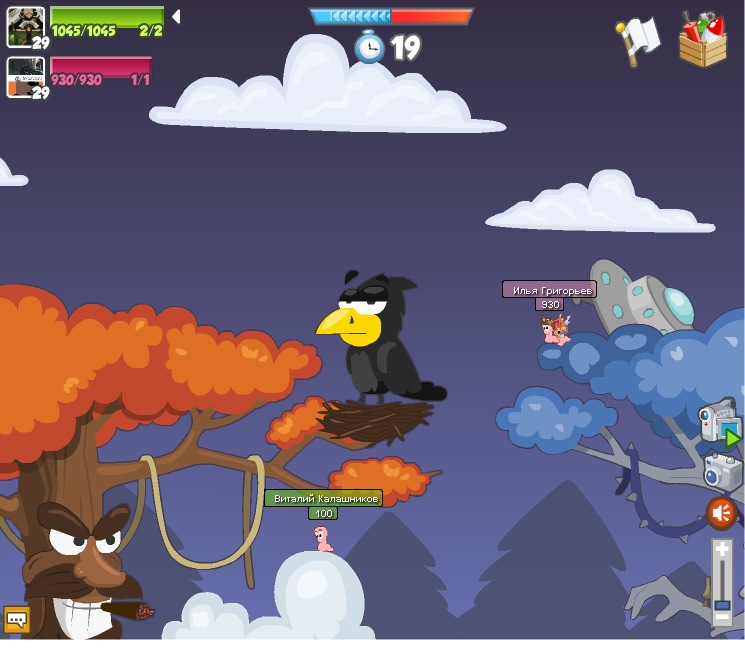
Task: Toggle sound with the orange speaker button
Action: [x=721, y=514]
